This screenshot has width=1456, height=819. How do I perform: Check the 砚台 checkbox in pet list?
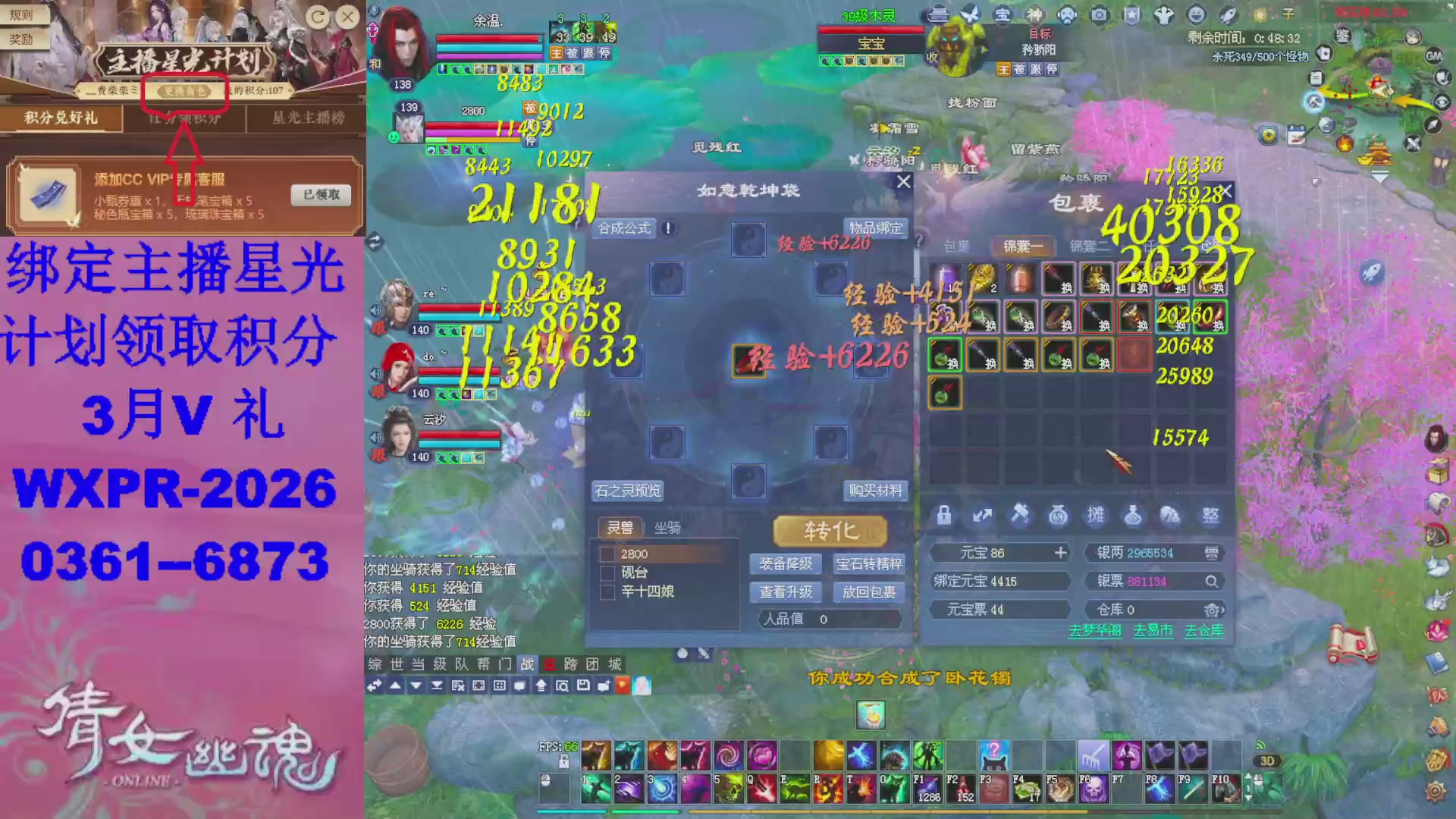(606, 573)
